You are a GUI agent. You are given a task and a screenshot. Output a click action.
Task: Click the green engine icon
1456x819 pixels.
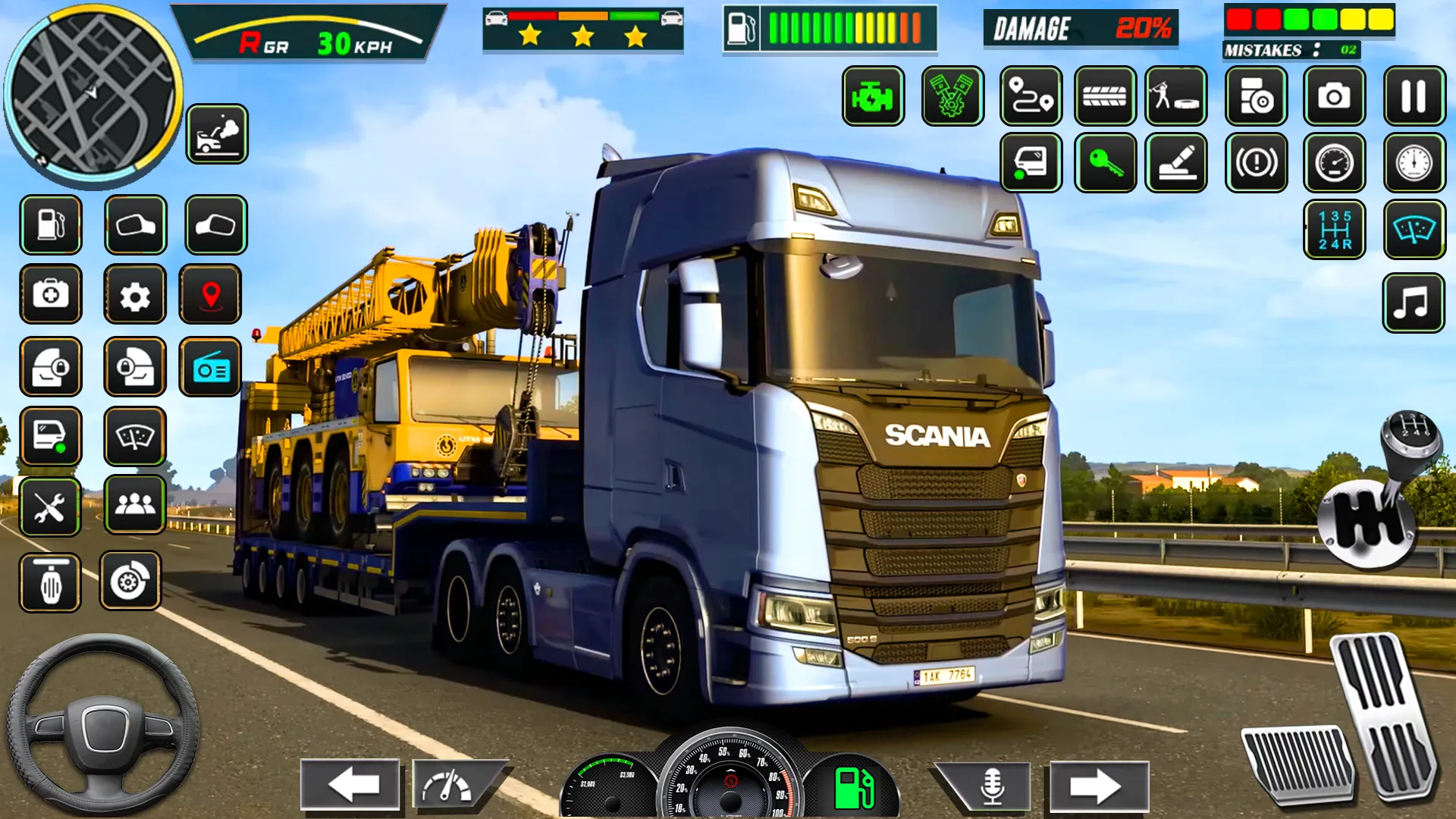click(x=873, y=96)
